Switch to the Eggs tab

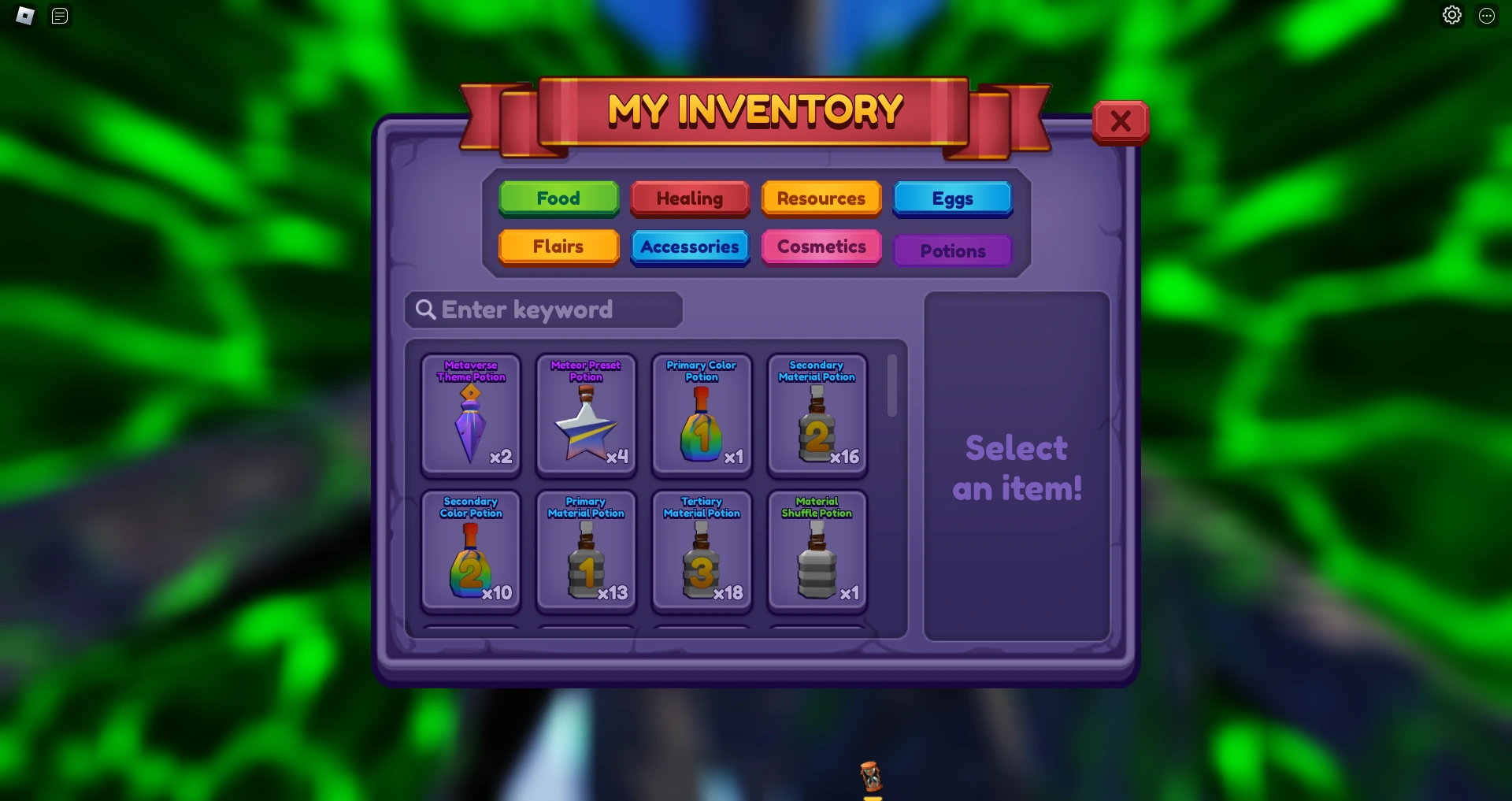953,198
